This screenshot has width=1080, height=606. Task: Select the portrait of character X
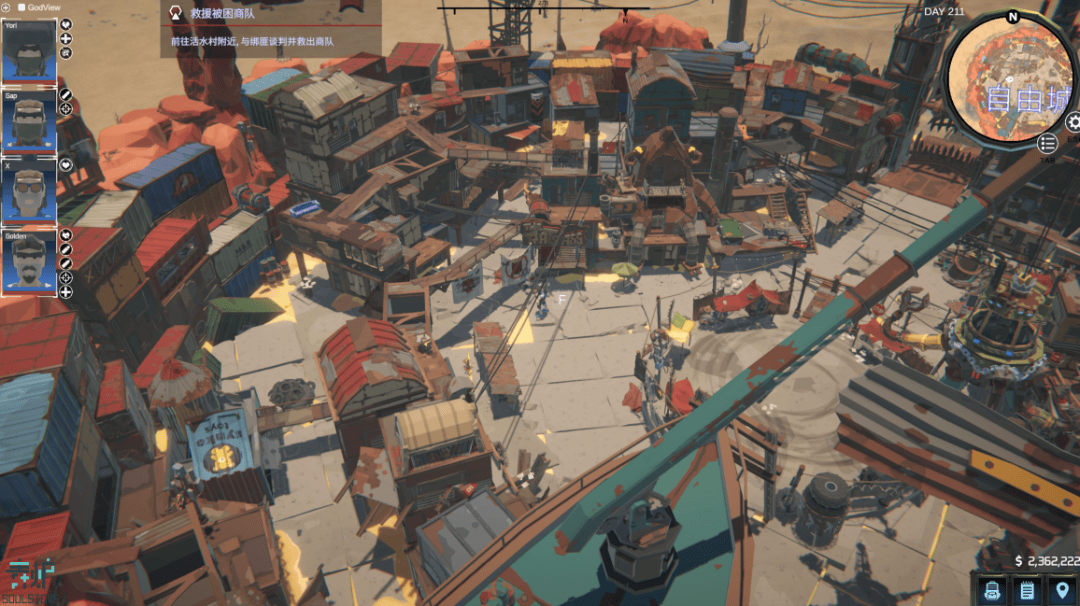click(x=29, y=189)
